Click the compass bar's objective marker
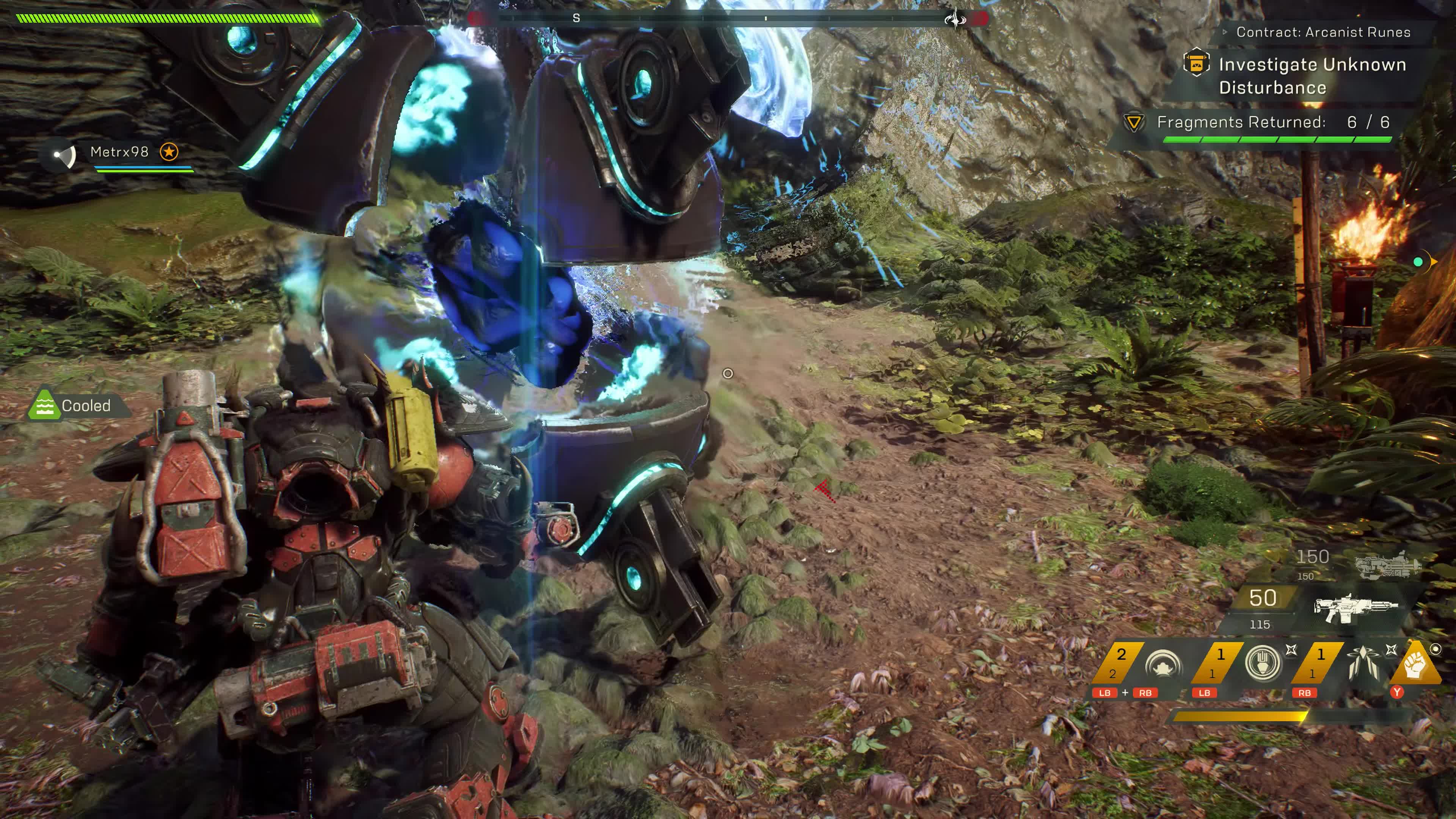 [x=955, y=19]
